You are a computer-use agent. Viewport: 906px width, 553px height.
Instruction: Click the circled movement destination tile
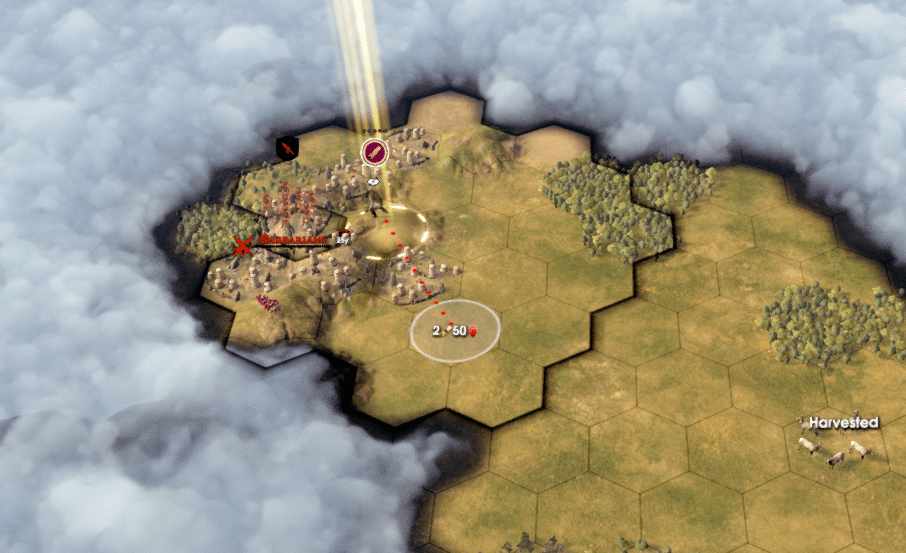pyautogui.click(x=455, y=331)
